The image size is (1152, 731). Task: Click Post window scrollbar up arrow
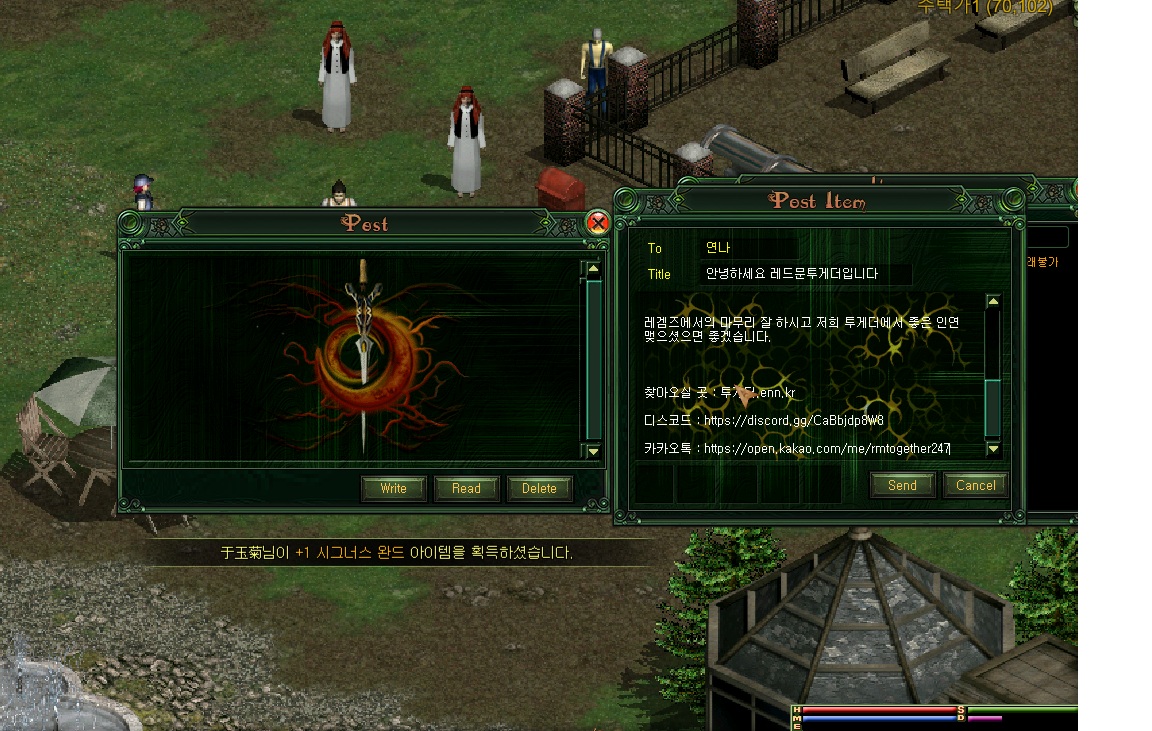(x=593, y=269)
